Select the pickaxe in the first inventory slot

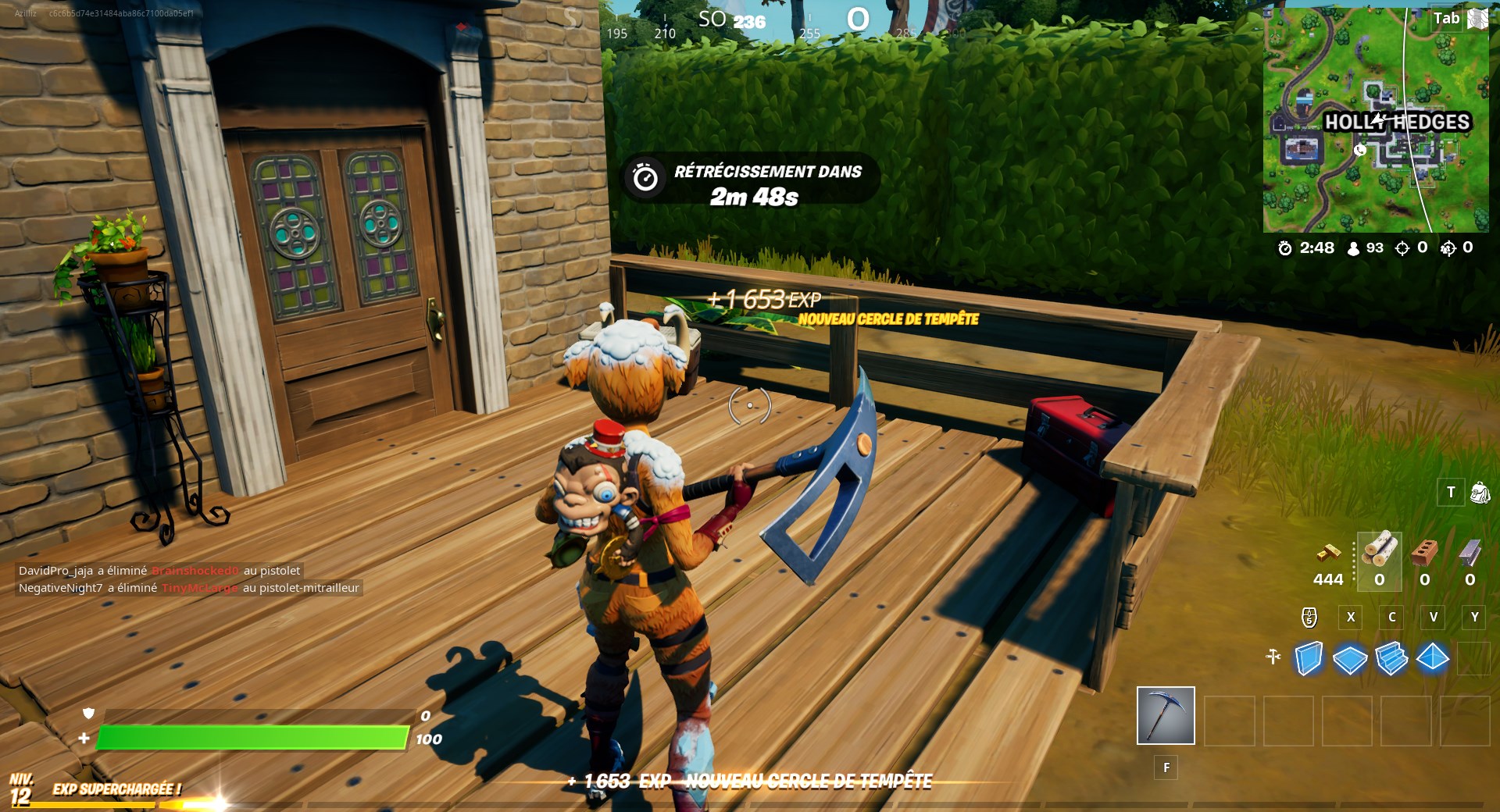[1166, 715]
